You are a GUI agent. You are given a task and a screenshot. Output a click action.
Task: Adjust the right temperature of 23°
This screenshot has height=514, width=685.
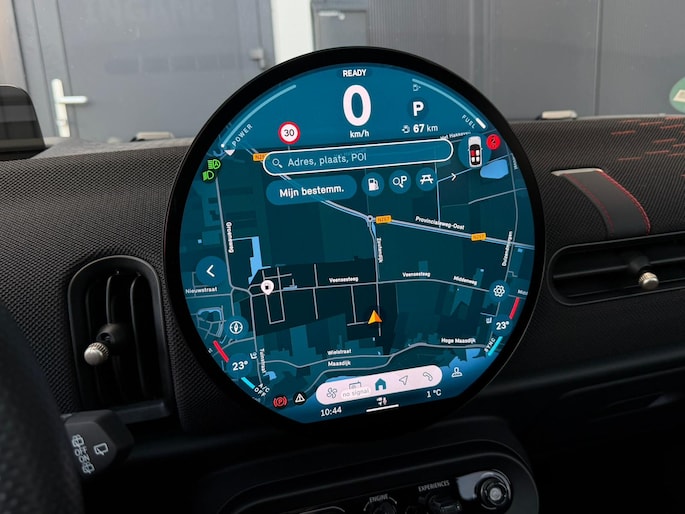(x=503, y=325)
